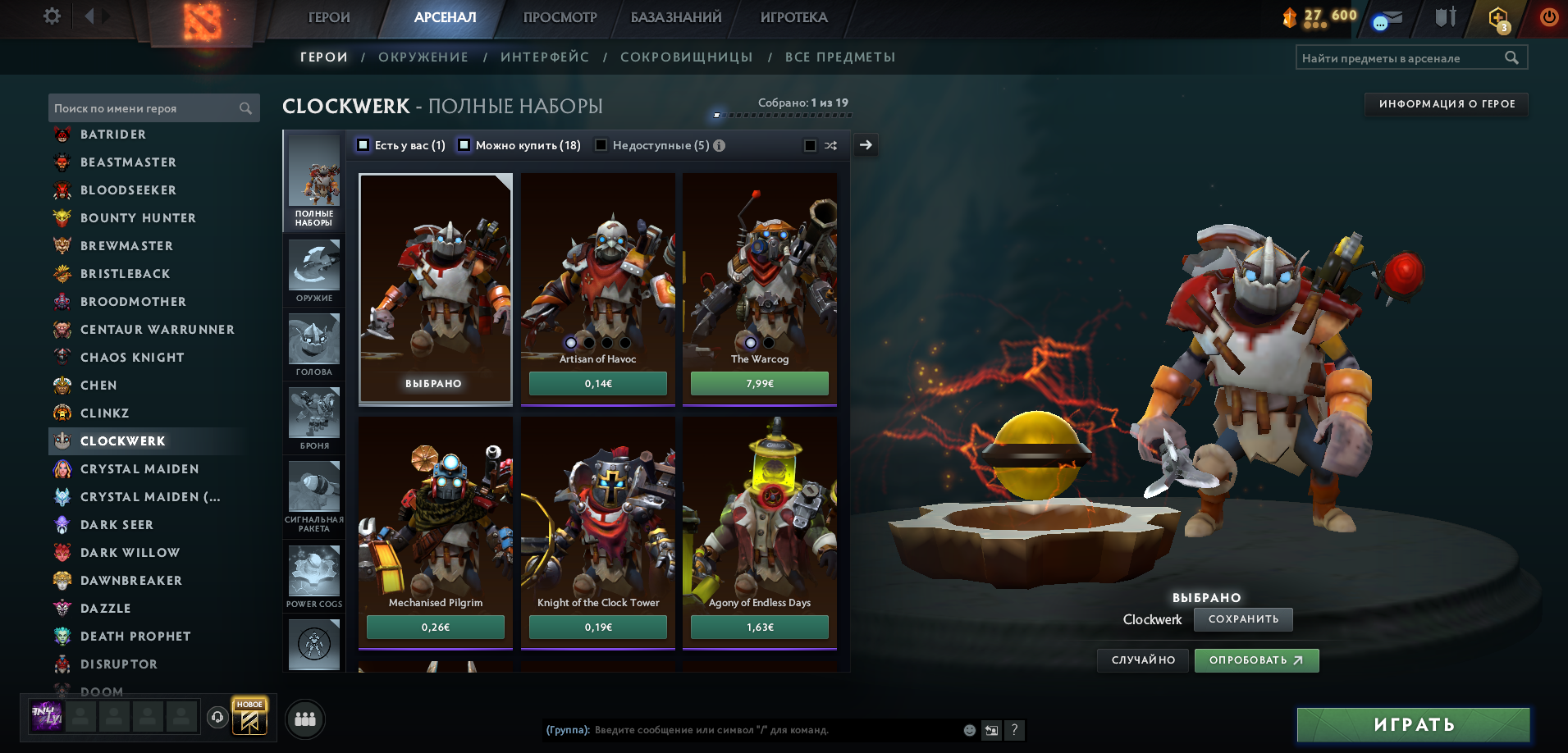Disable the Можно купить filter
This screenshot has width=1568, height=753.
[x=464, y=144]
